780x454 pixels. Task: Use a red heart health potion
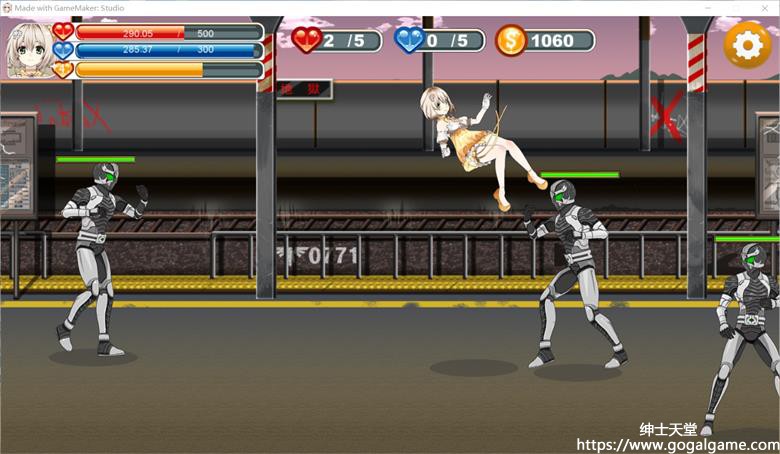click(x=307, y=40)
